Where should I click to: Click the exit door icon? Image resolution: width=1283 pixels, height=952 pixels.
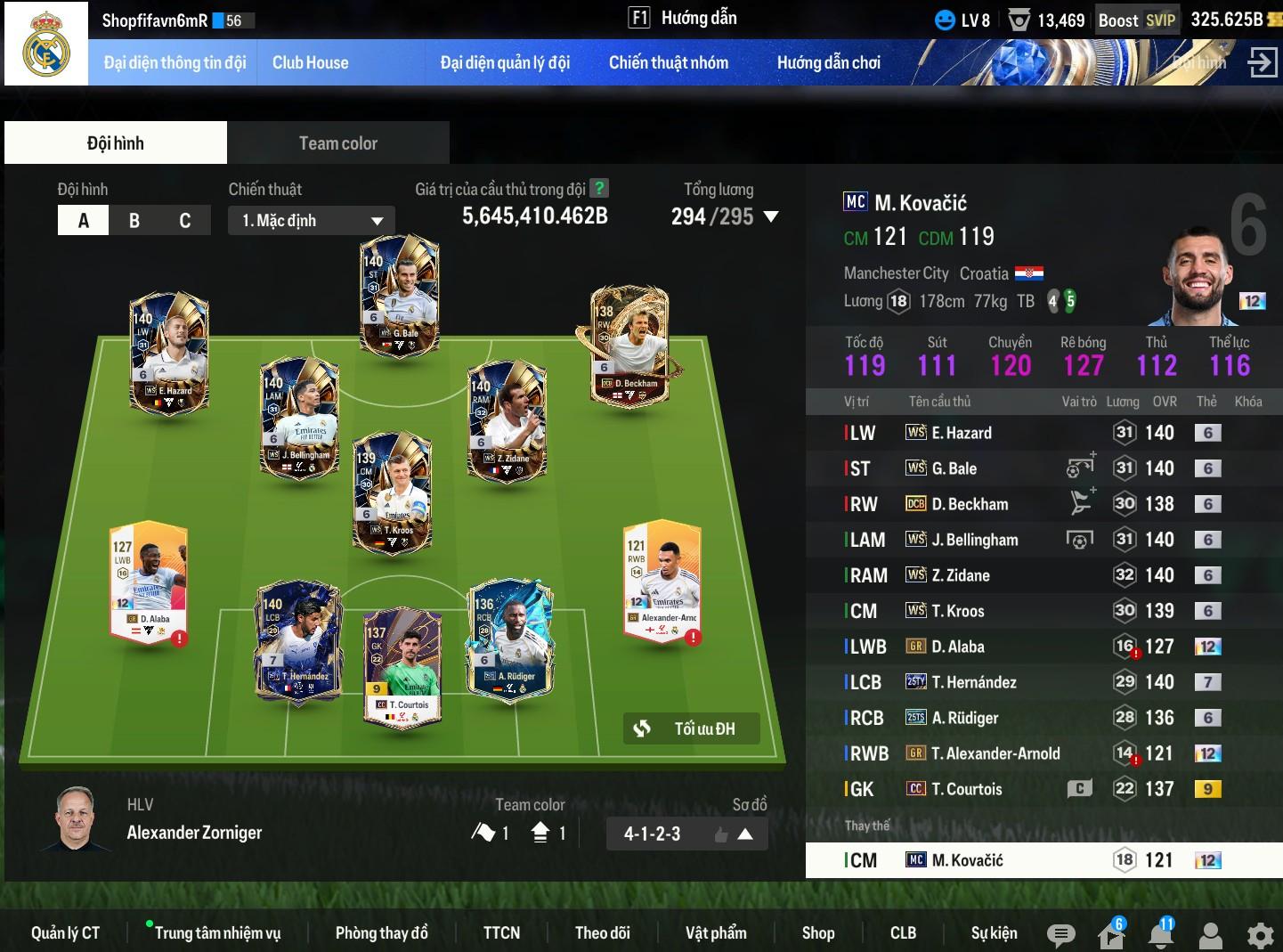coord(1262,62)
